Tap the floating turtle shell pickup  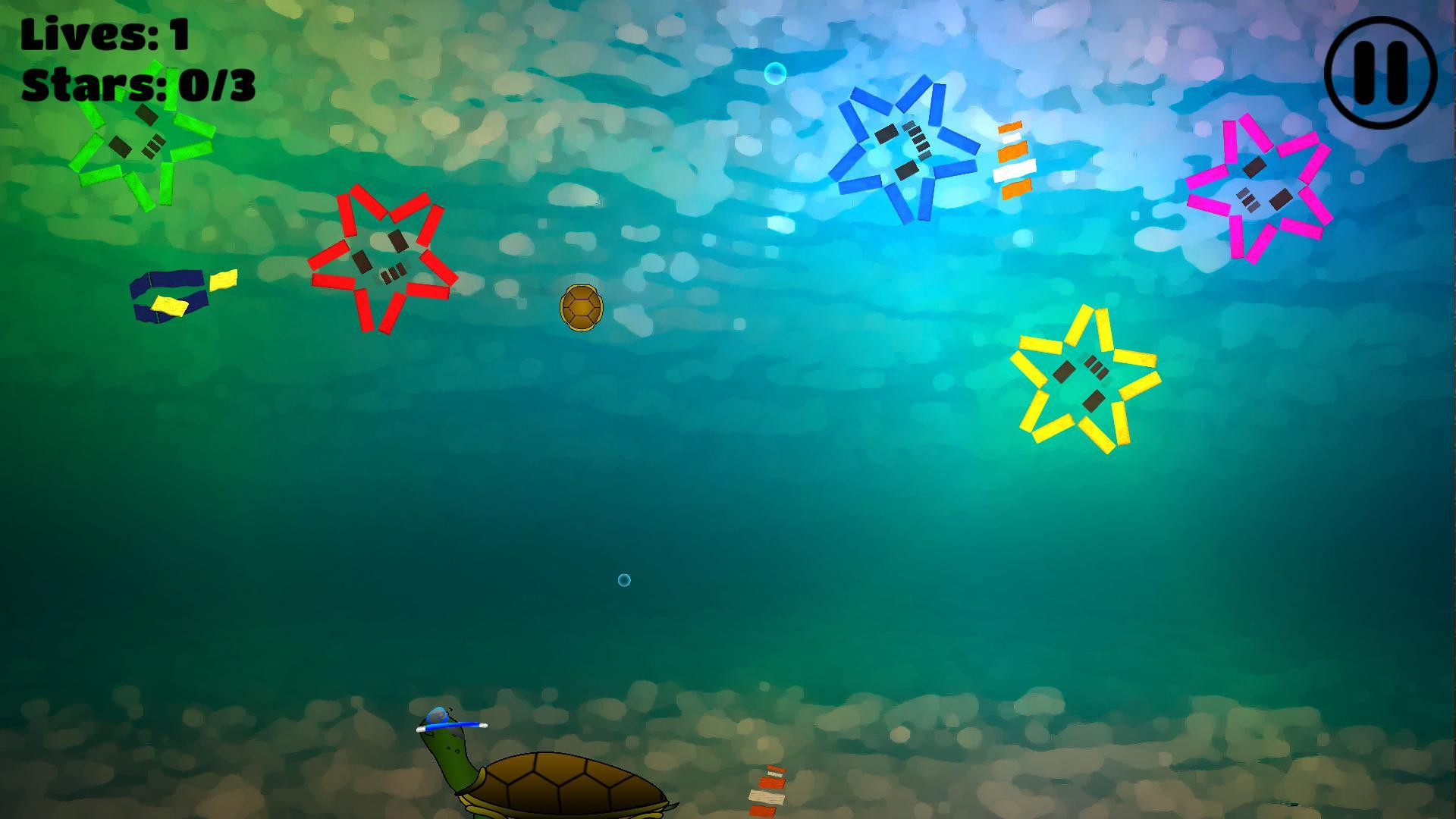click(x=581, y=307)
